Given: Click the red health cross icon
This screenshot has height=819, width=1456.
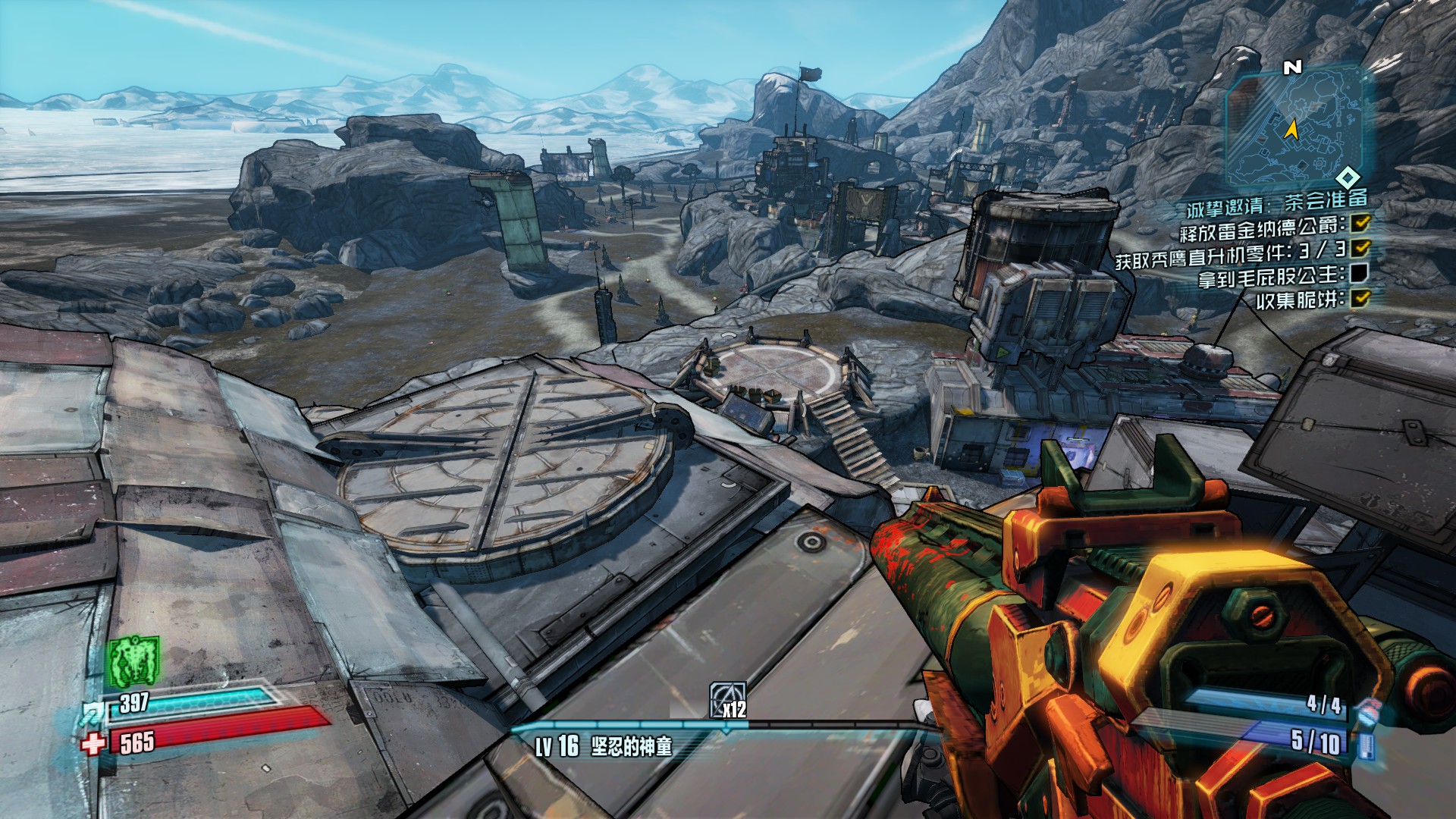Looking at the screenshot, I should [x=93, y=743].
